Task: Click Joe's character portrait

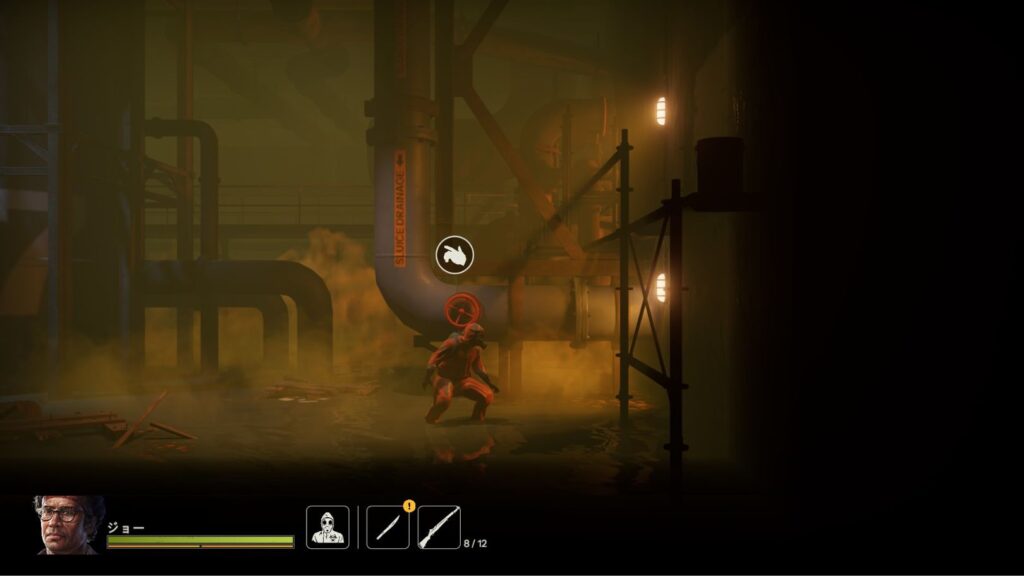Action: [68, 525]
